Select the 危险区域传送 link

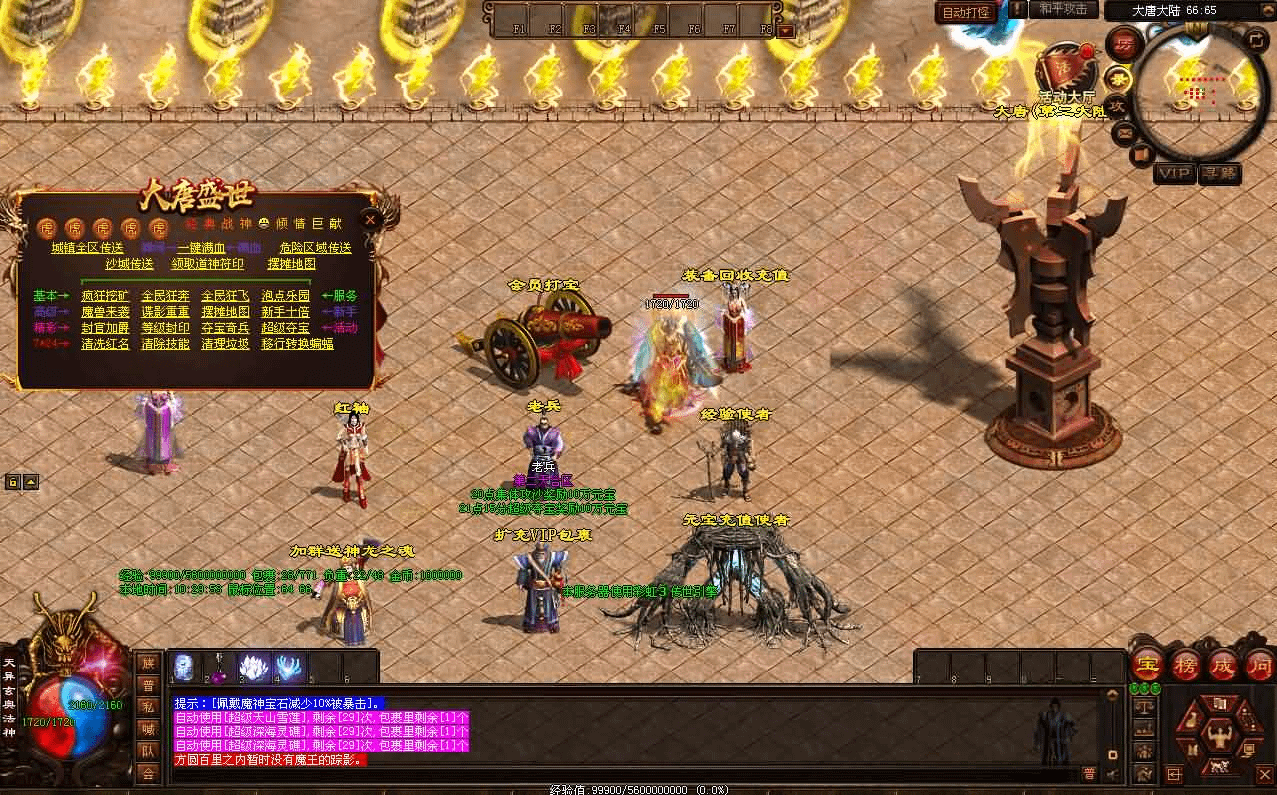[x=315, y=248]
